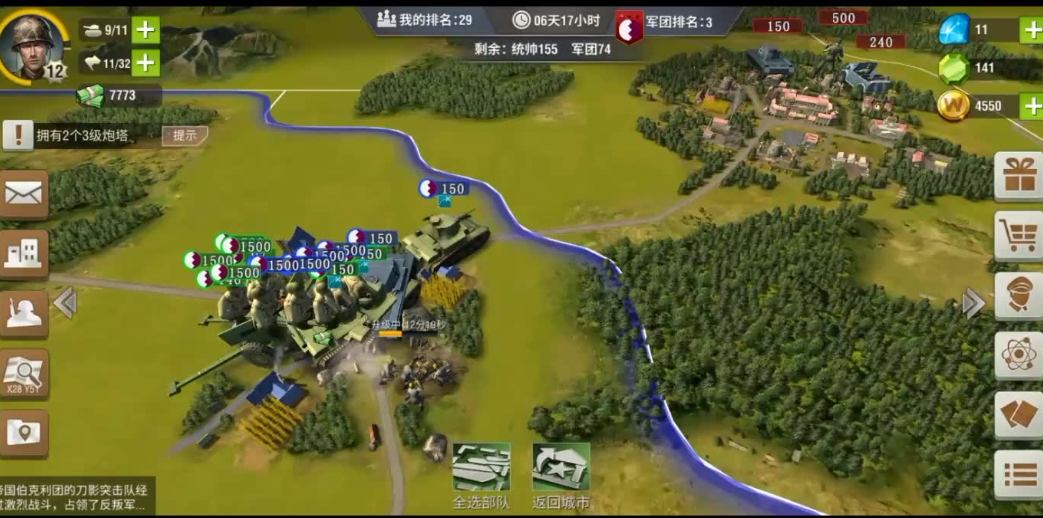This screenshot has height=518, width=1043.
Task: Open the map location marker button
Action: tap(23, 432)
